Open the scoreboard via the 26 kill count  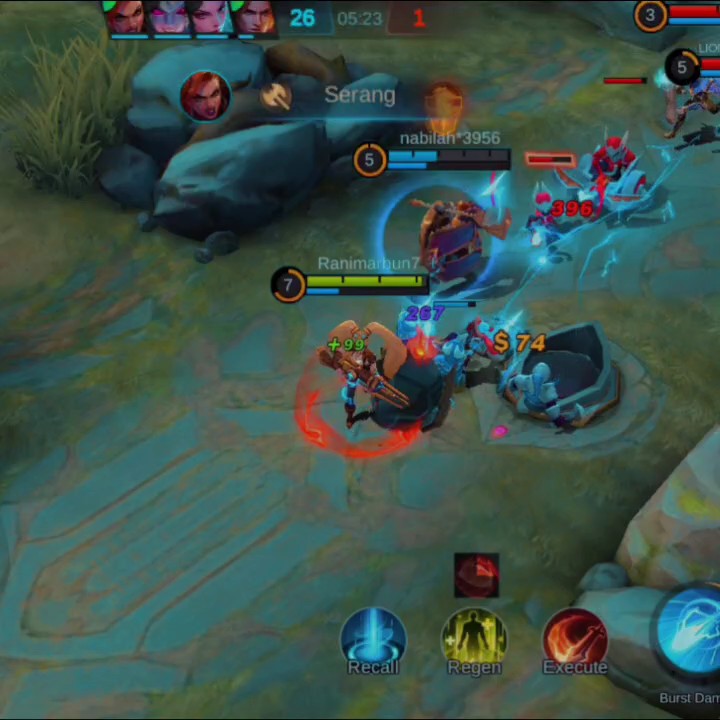(x=302, y=18)
